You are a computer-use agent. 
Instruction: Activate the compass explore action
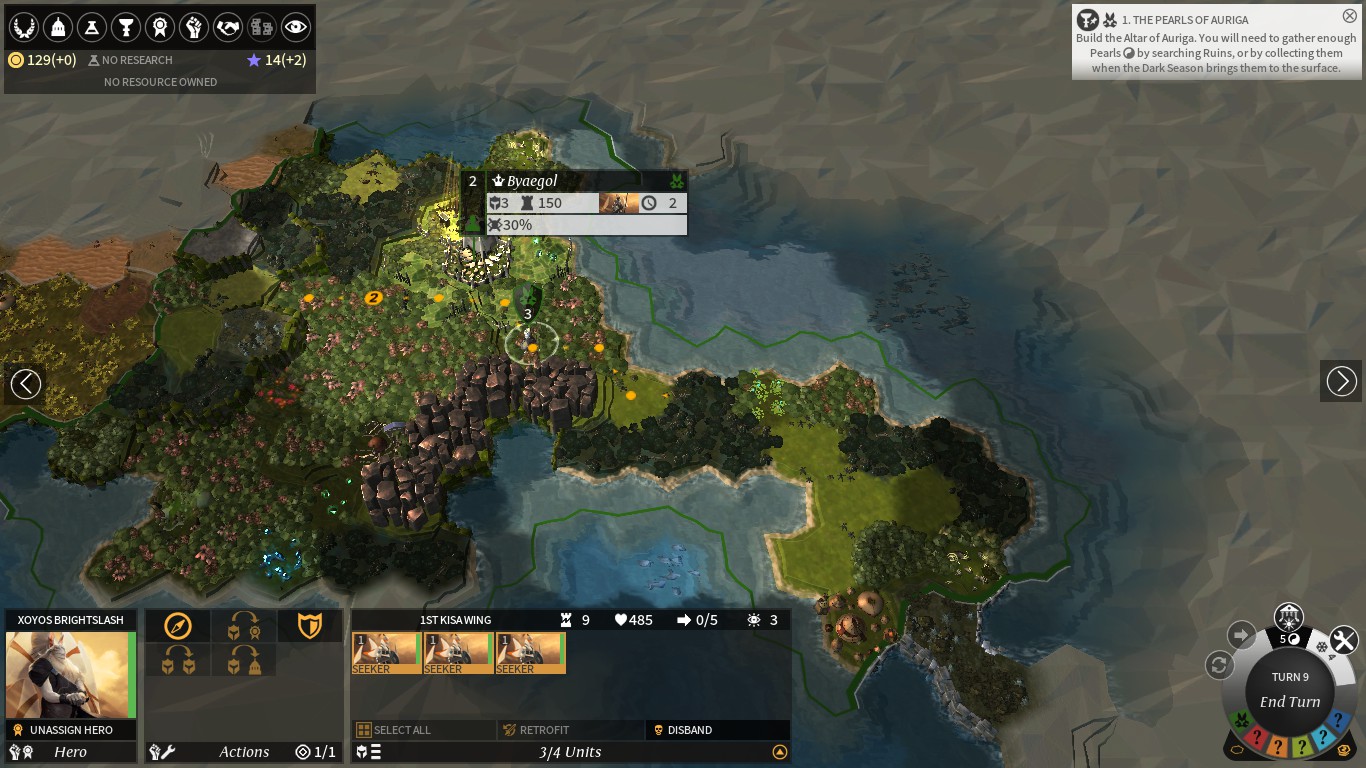[178, 626]
